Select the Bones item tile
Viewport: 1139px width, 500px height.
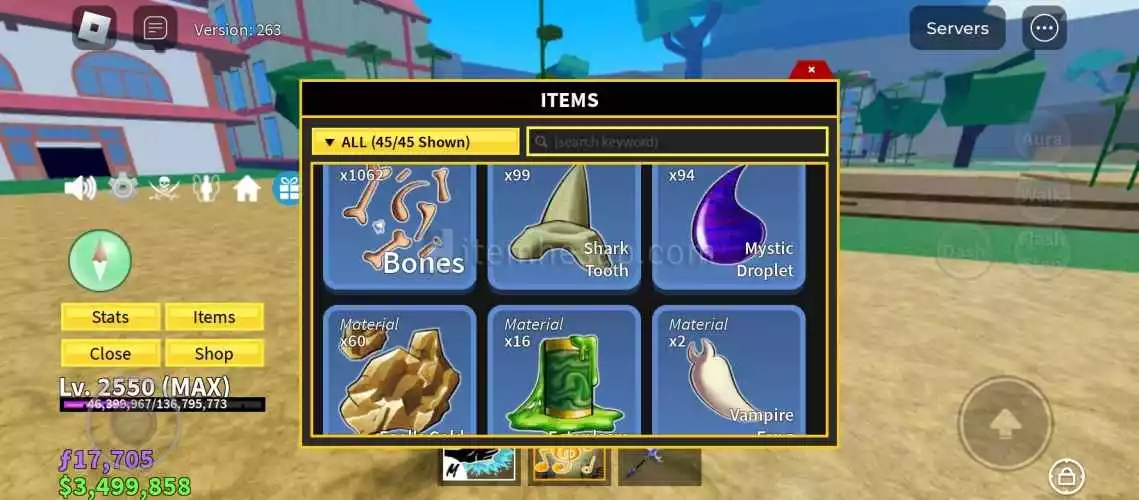coord(400,228)
